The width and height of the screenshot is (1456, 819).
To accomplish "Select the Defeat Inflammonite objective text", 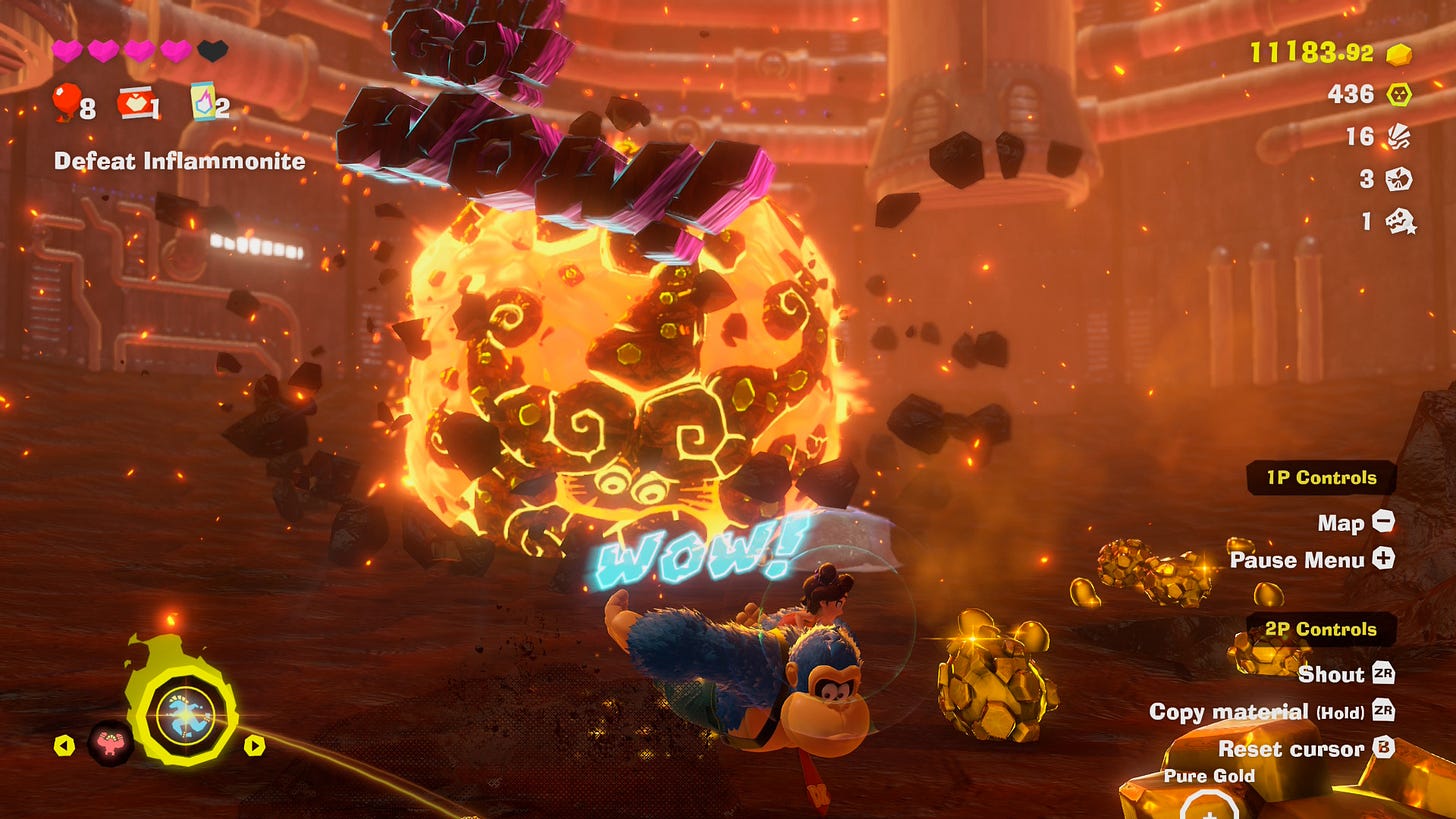I will coord(180,161).
